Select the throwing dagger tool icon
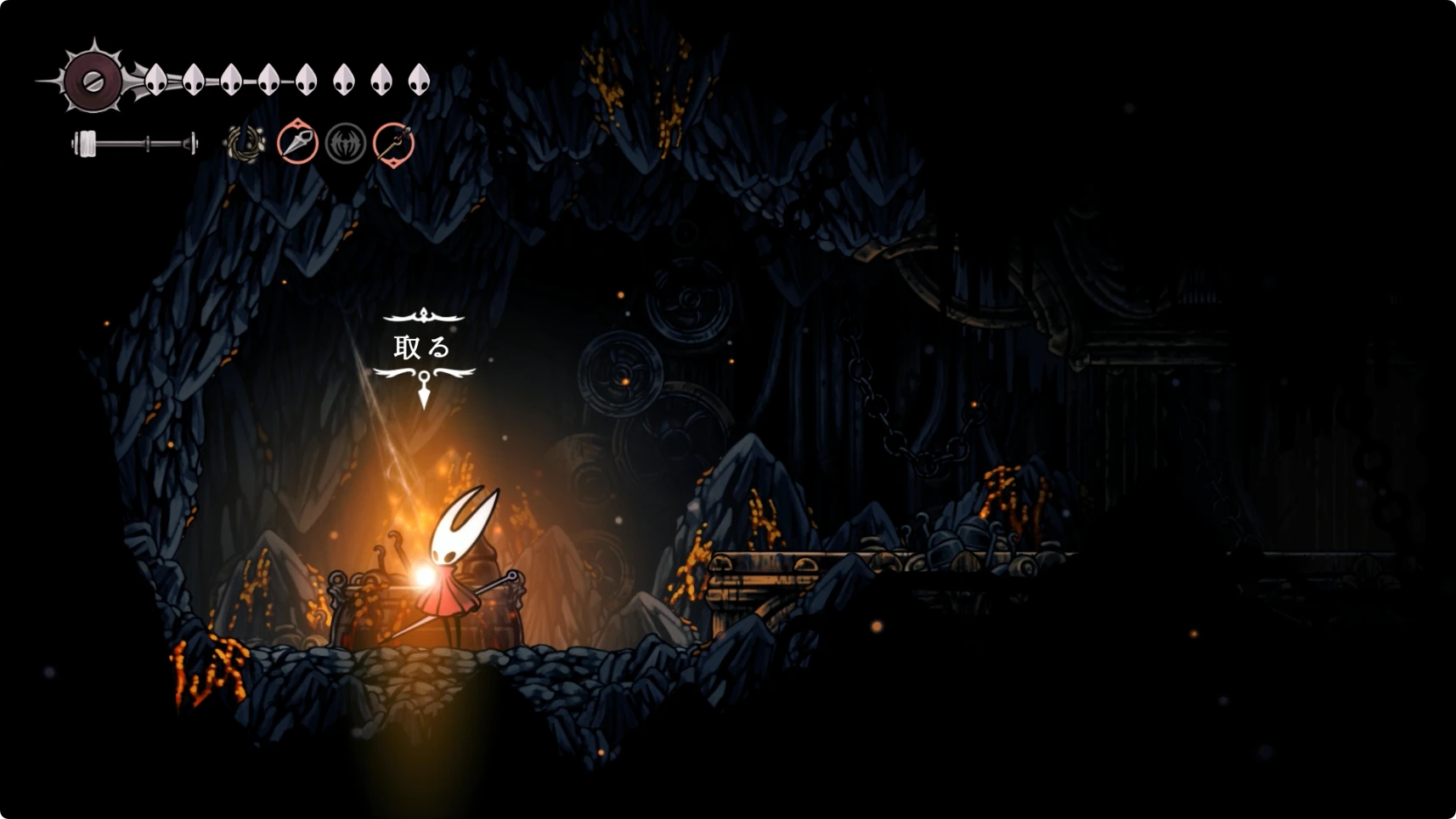 pos(297,142)
